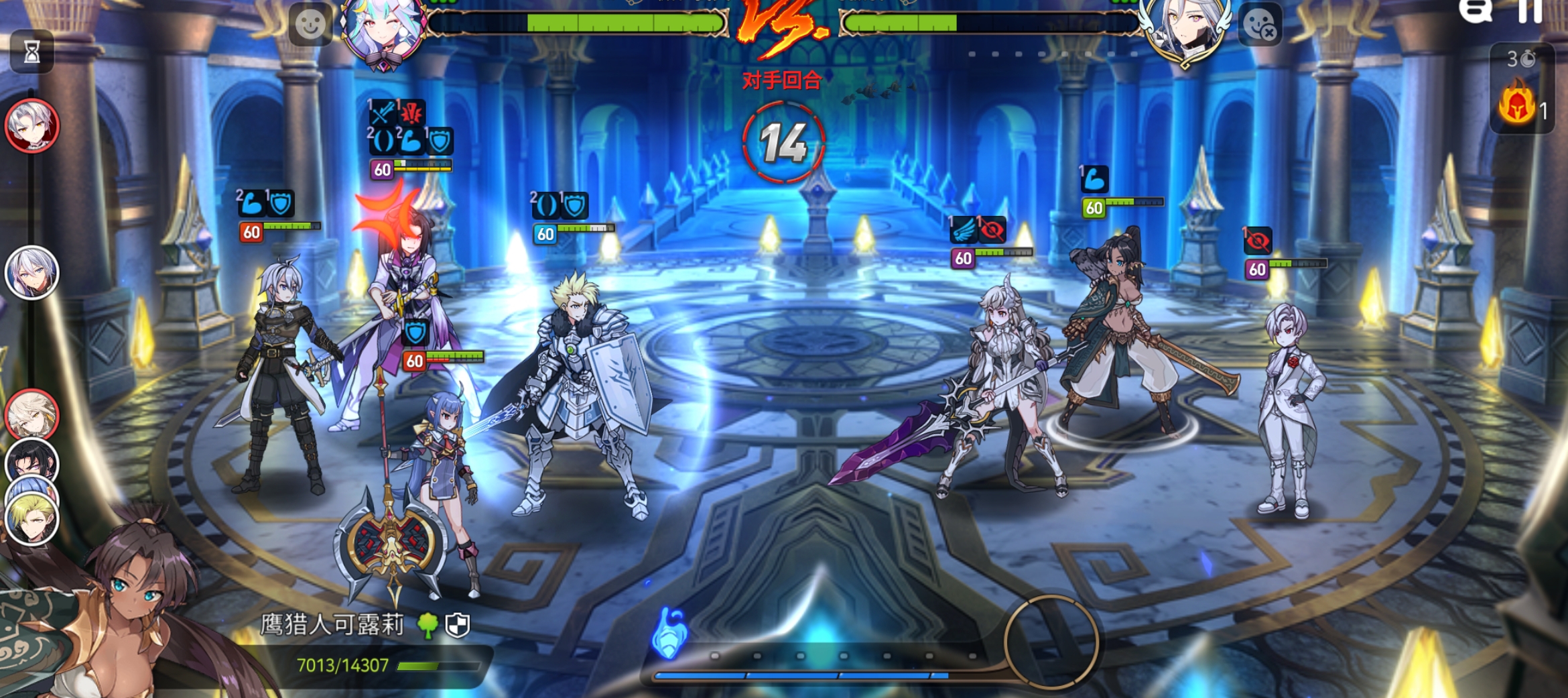This screenshot has width=1568, height=698.
Task: Tap the green tree element icon
Action: pyautogui.click(x=428, y=625)
